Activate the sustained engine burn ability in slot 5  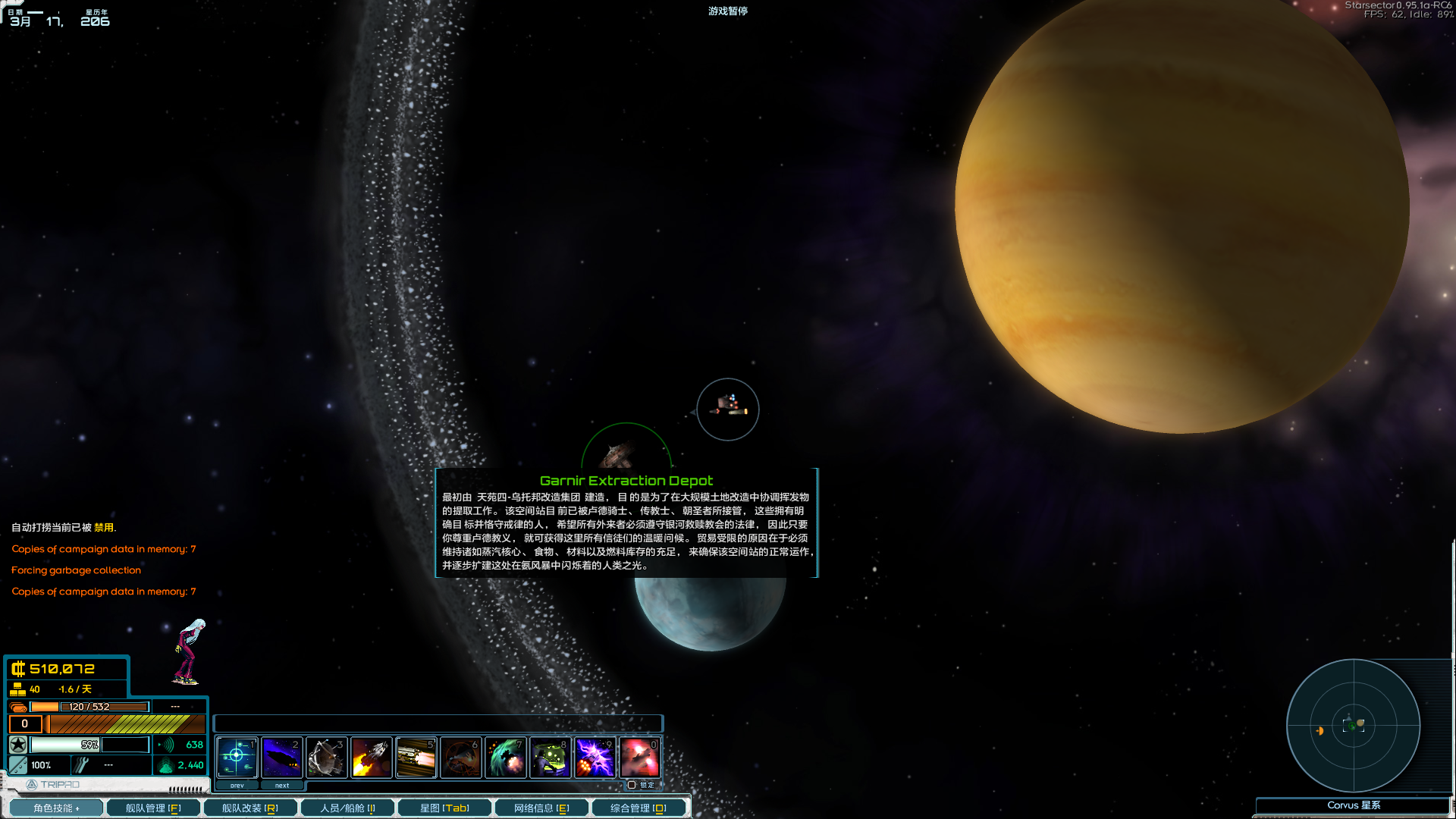tap(416, 757)
